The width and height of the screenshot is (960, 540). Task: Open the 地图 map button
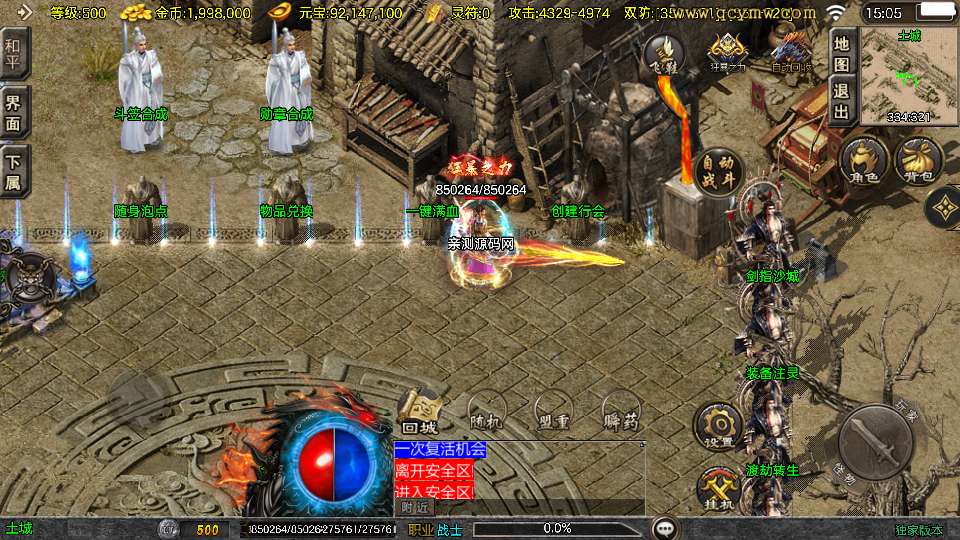(x=842, y=51)
